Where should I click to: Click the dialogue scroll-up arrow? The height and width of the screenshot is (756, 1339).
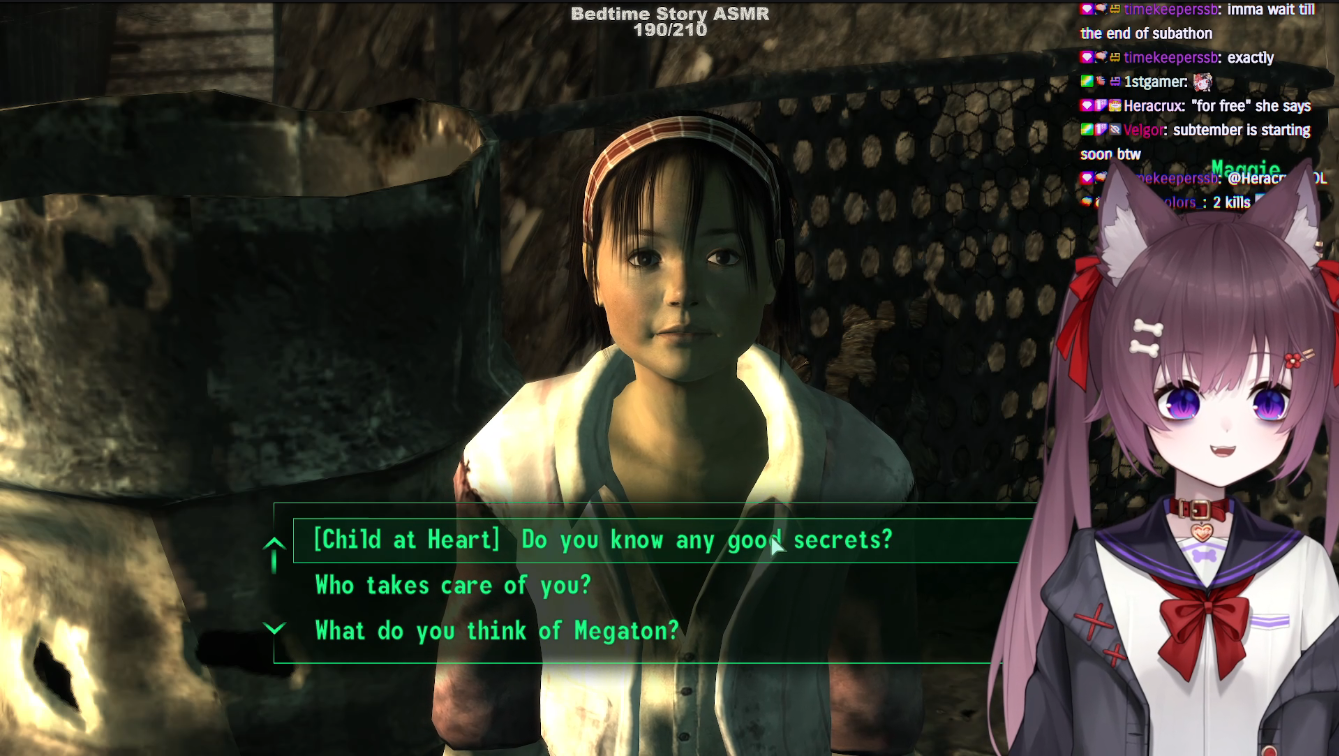[274, 546]
